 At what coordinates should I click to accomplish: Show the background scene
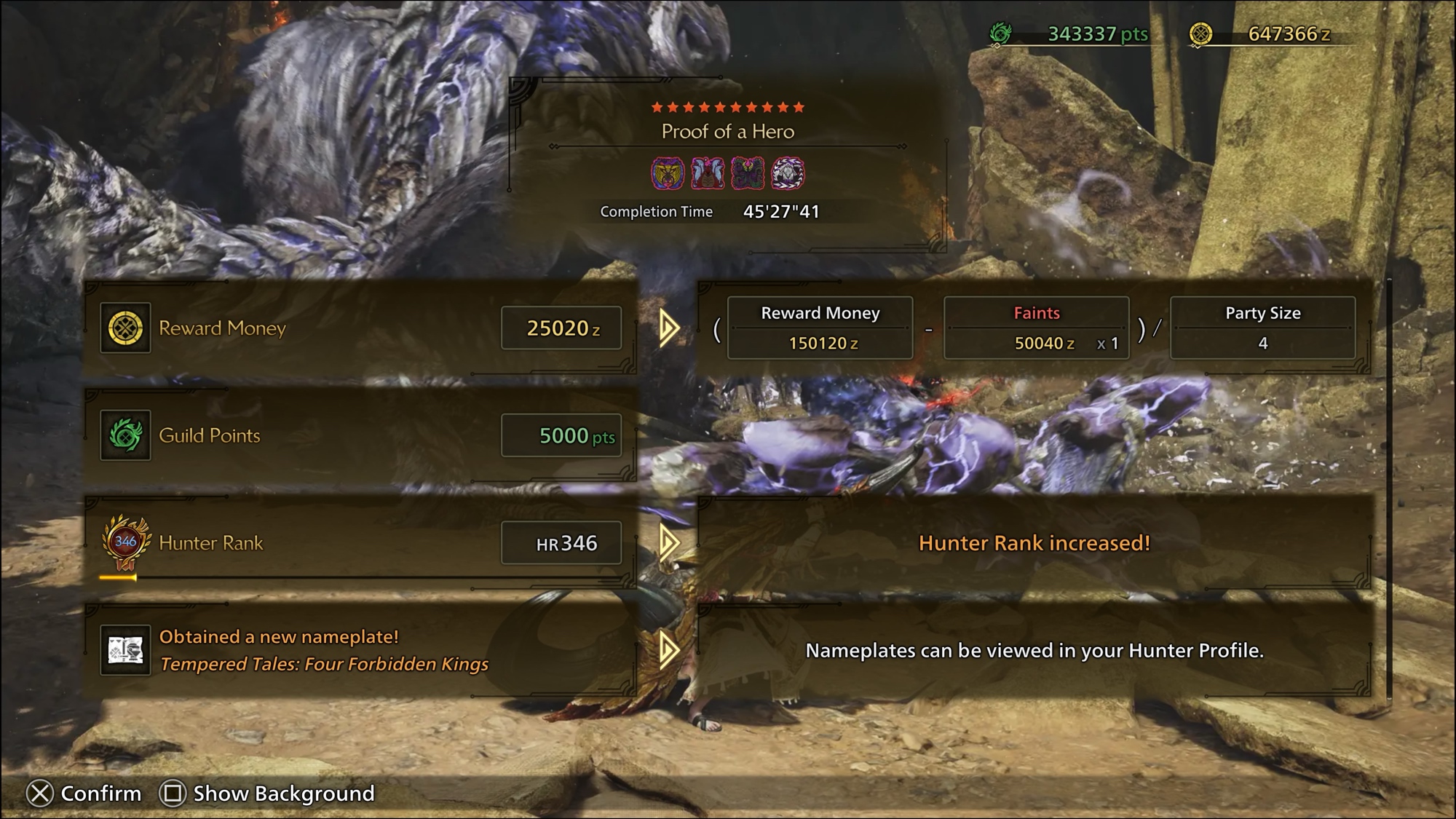click(x=267, y=793)
